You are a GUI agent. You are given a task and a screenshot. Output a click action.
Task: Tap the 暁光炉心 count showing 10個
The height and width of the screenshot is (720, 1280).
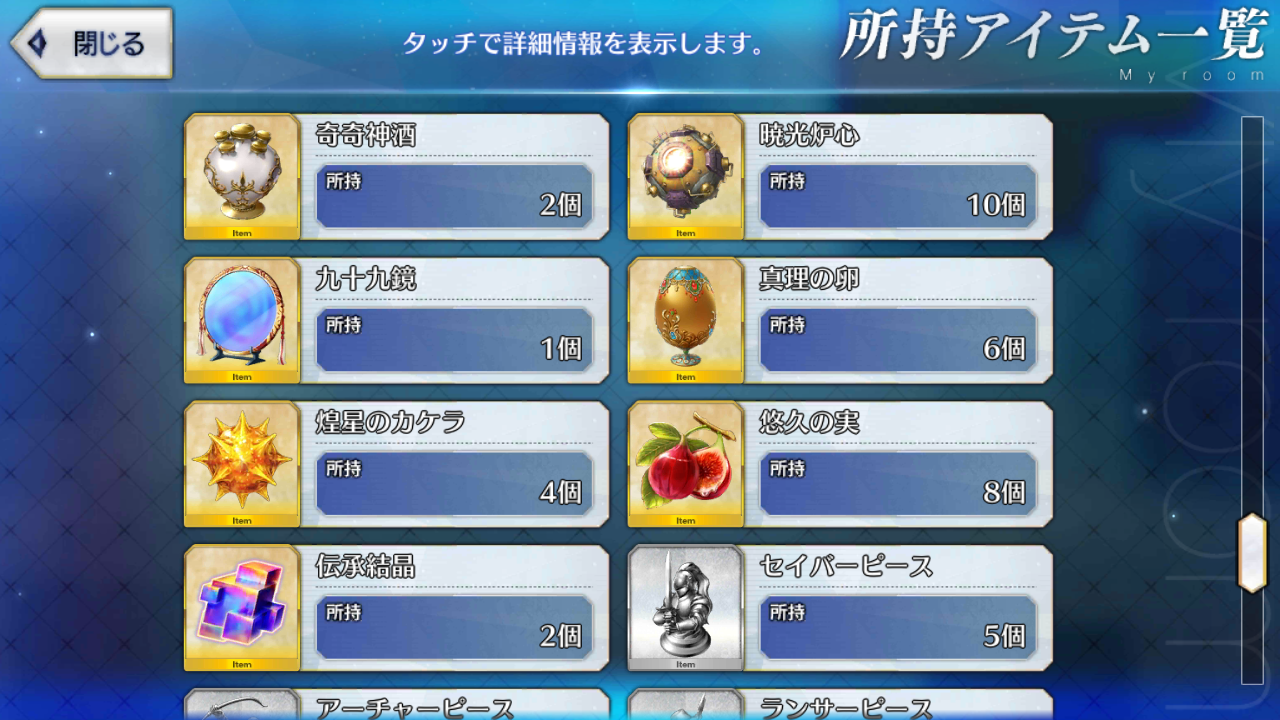tap(900, 196)
